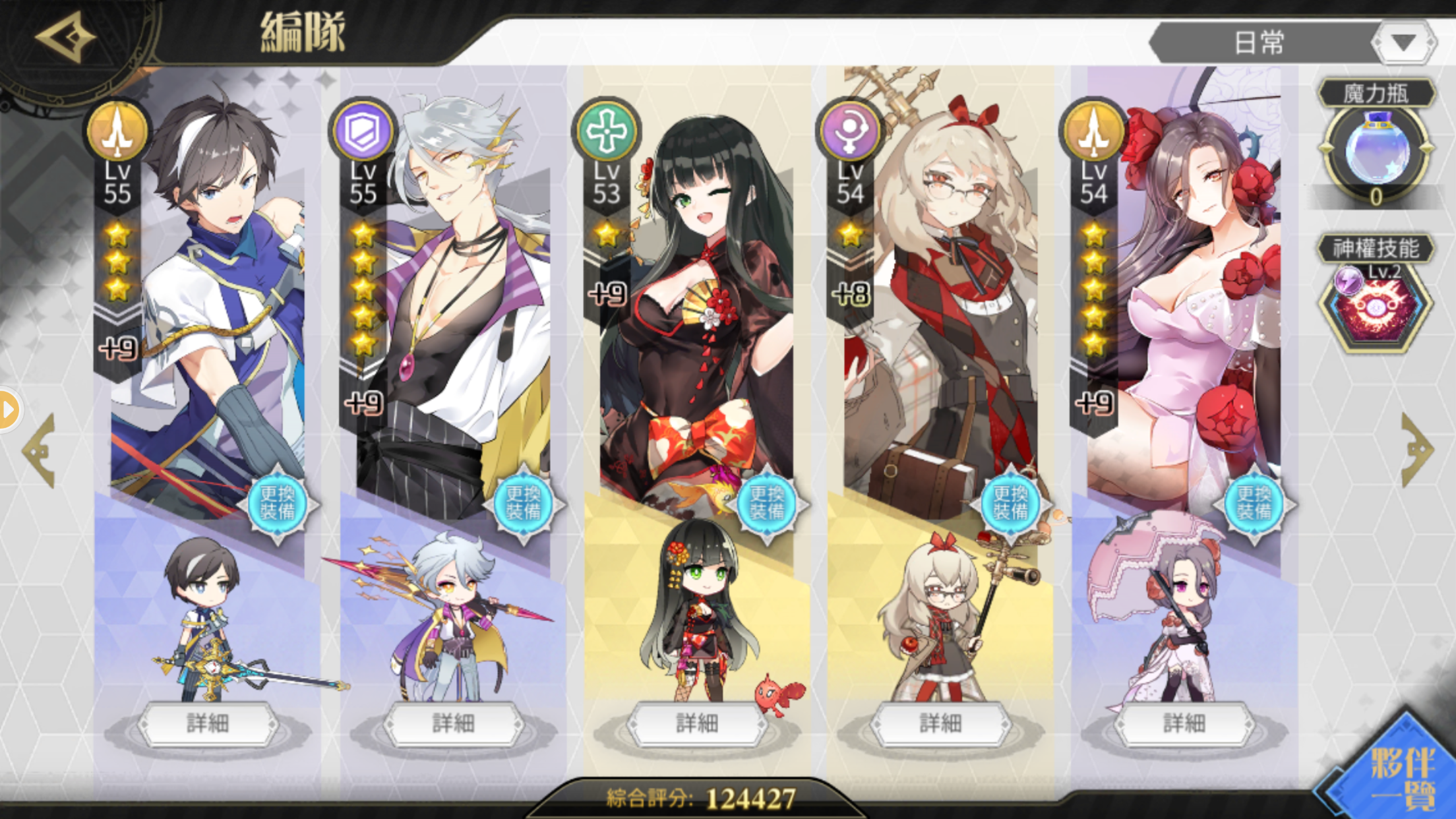View 詳細 for the silver-haired spearman

pos(453,723)
